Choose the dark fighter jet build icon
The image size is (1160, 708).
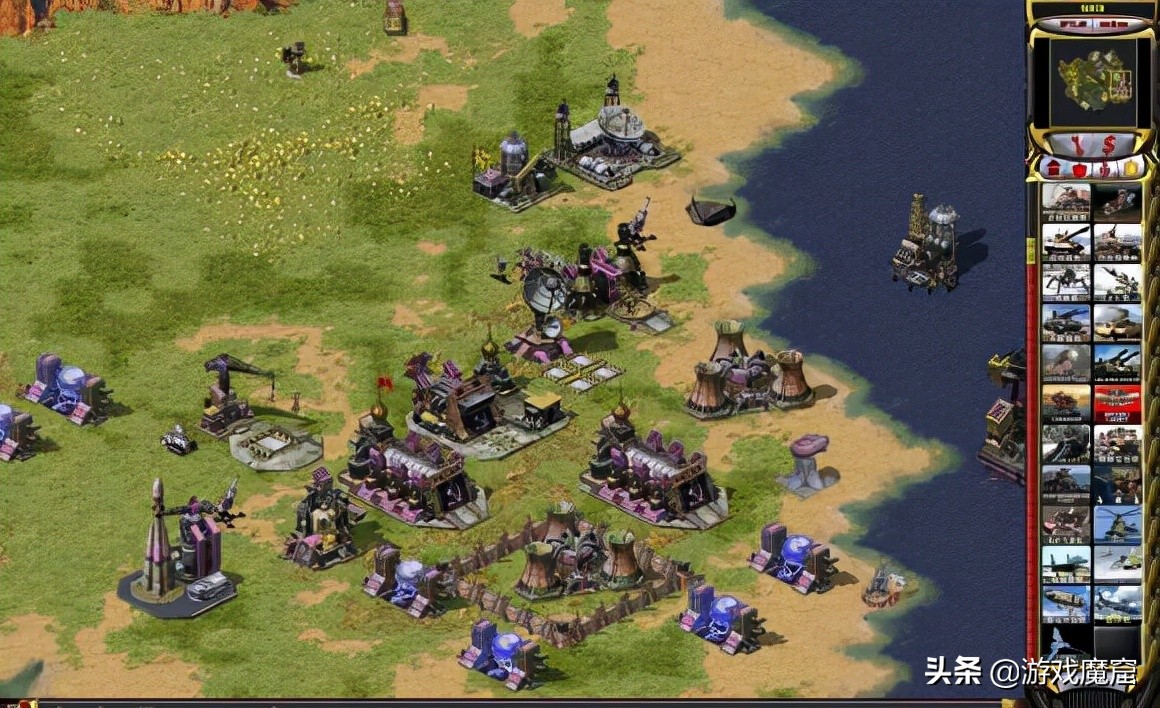[x=1066, y=563]
